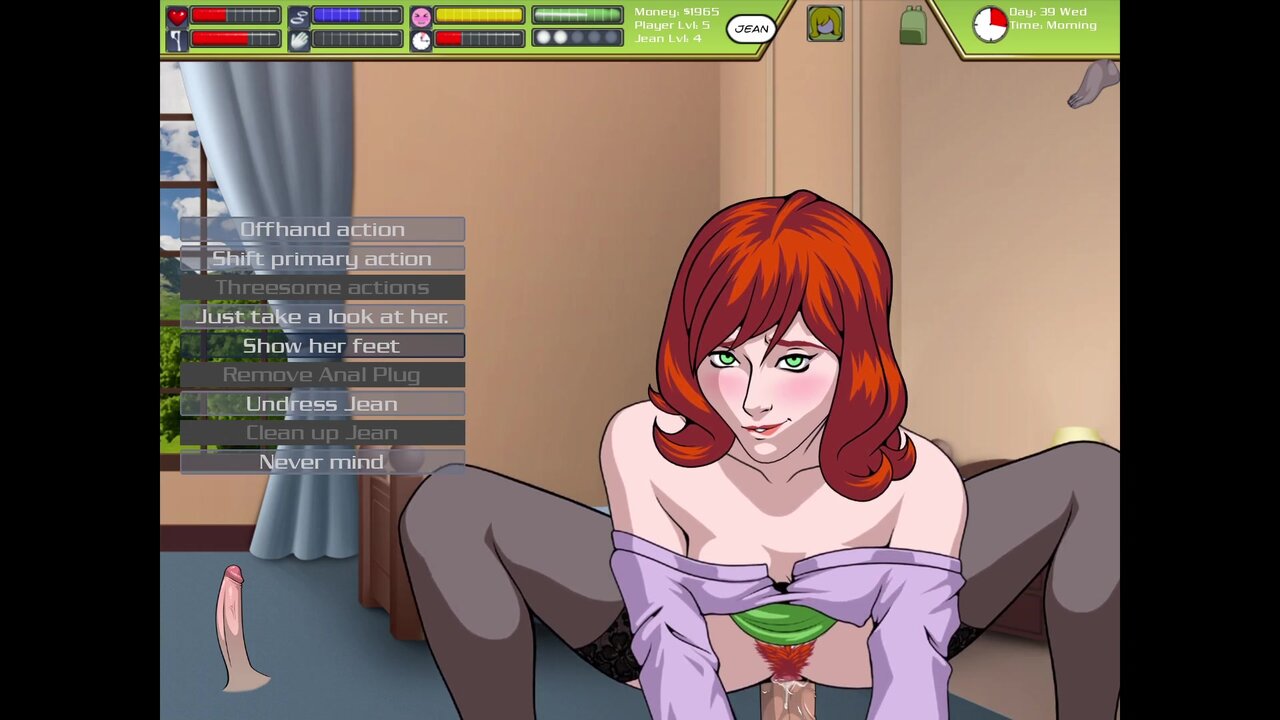Select the Undress Jean option

coord(322,403)
